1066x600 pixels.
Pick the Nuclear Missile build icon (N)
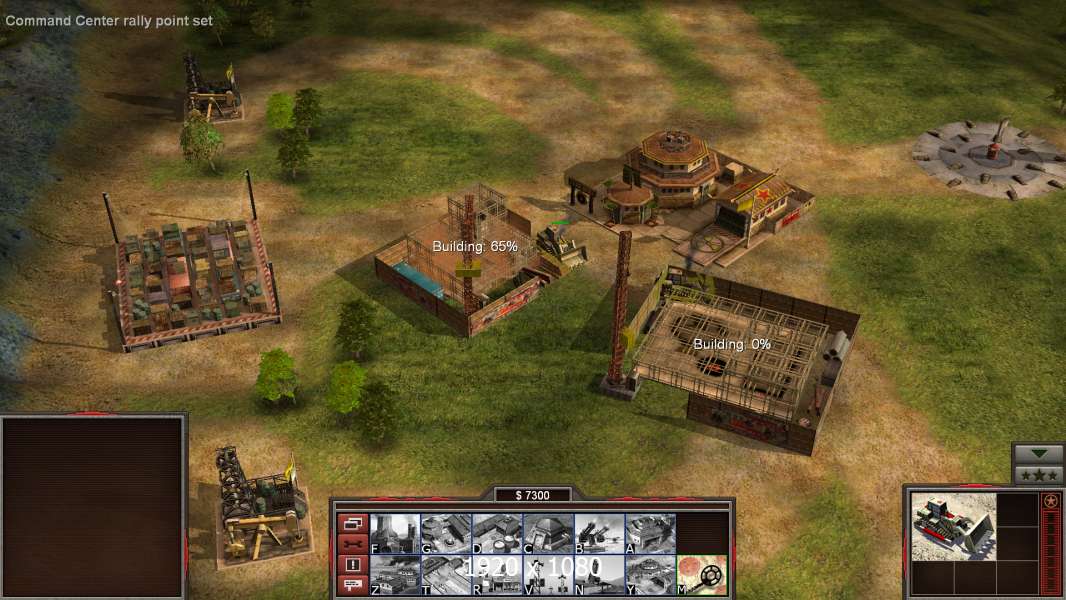click(599, 575)
